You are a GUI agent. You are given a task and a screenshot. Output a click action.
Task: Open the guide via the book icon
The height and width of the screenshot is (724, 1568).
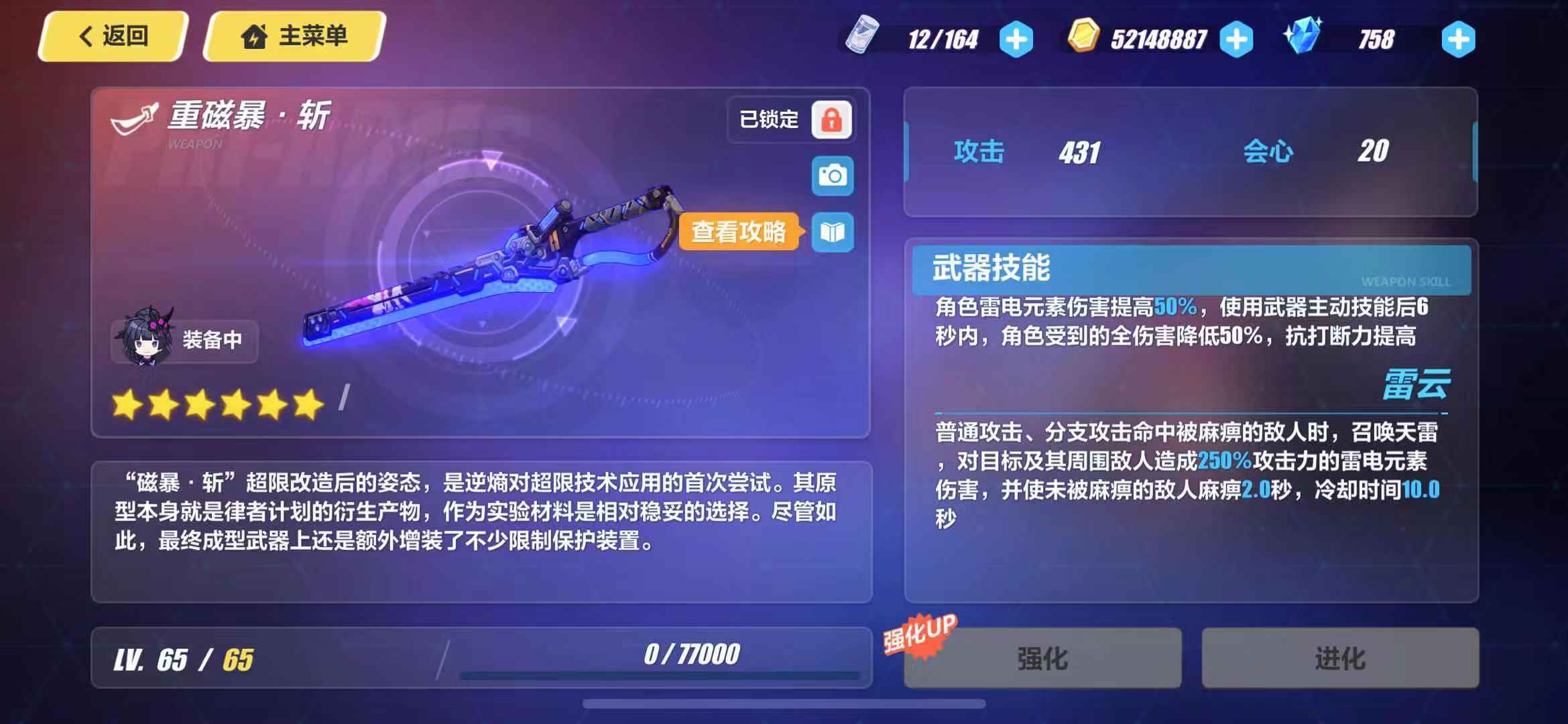point(833,233)
